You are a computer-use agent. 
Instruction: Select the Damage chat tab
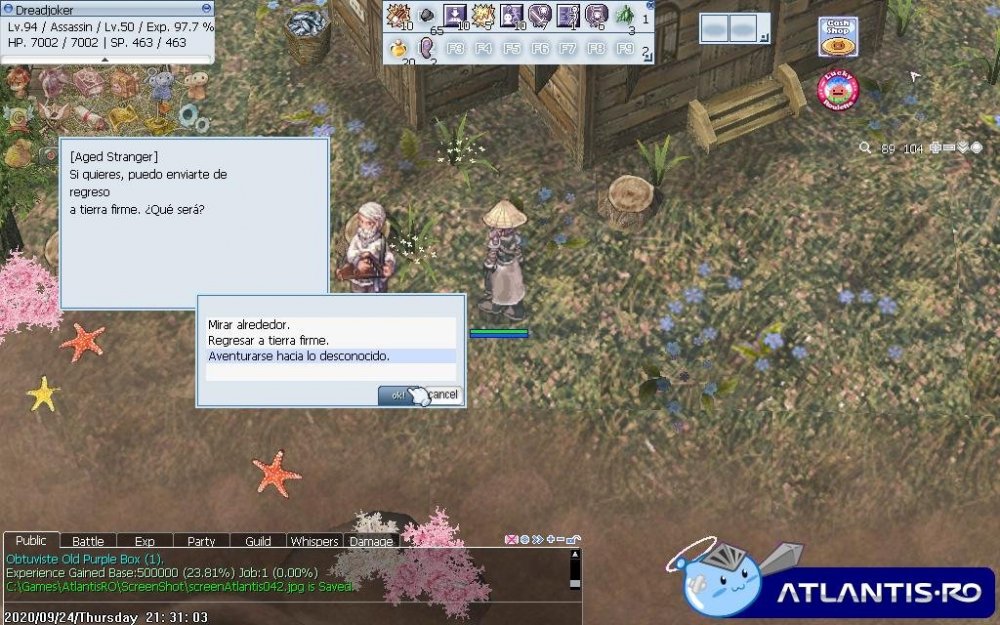tap(371, 541)
